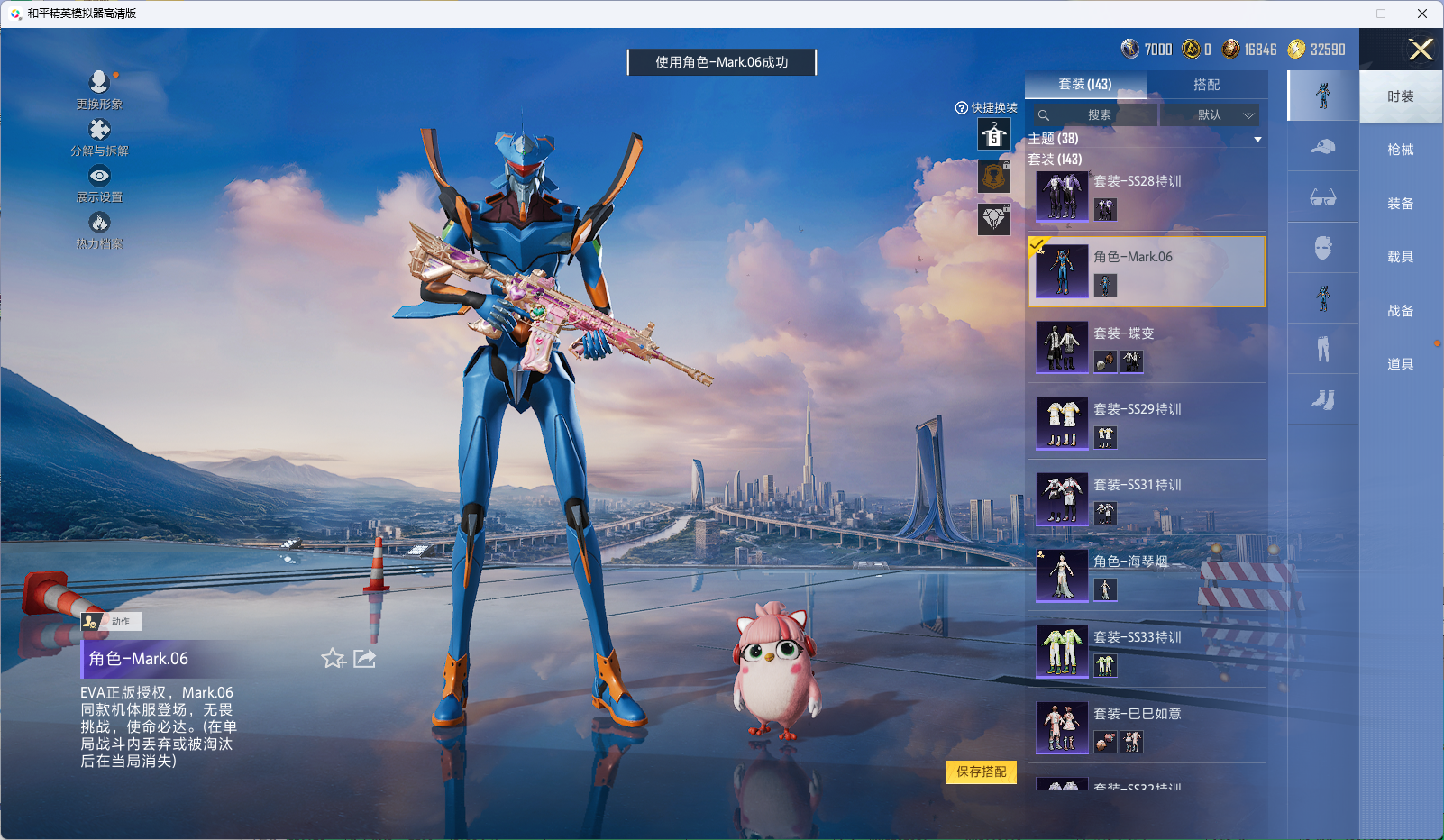Minimize the emulator window

(1339, 14)
